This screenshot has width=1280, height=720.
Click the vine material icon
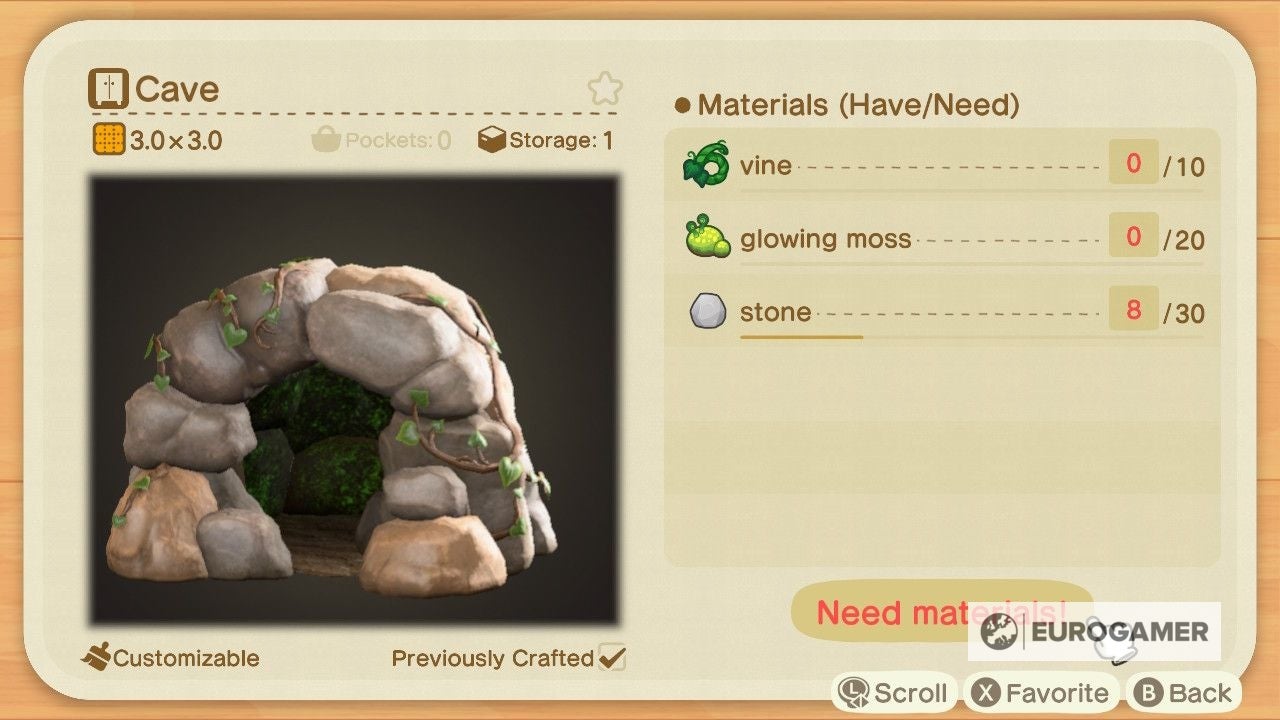click(706, 165)
